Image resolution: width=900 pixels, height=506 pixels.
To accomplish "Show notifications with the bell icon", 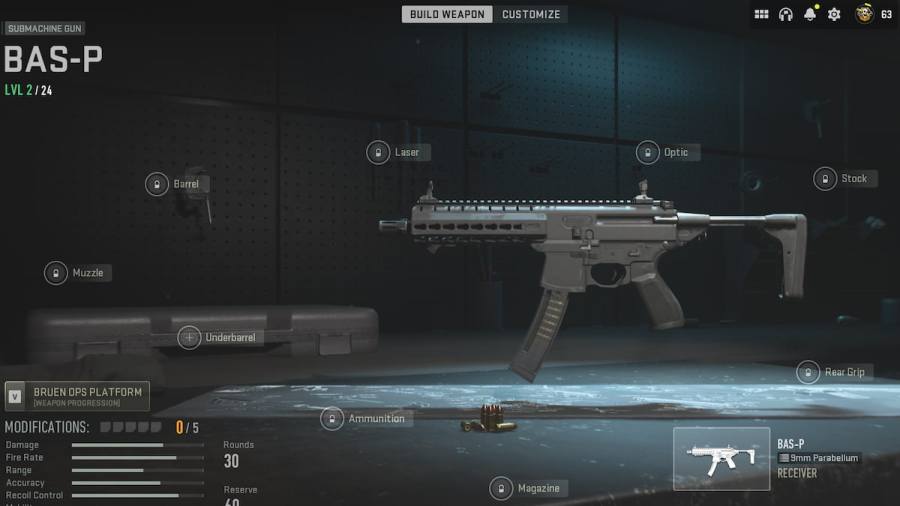I will click(811, 14).
